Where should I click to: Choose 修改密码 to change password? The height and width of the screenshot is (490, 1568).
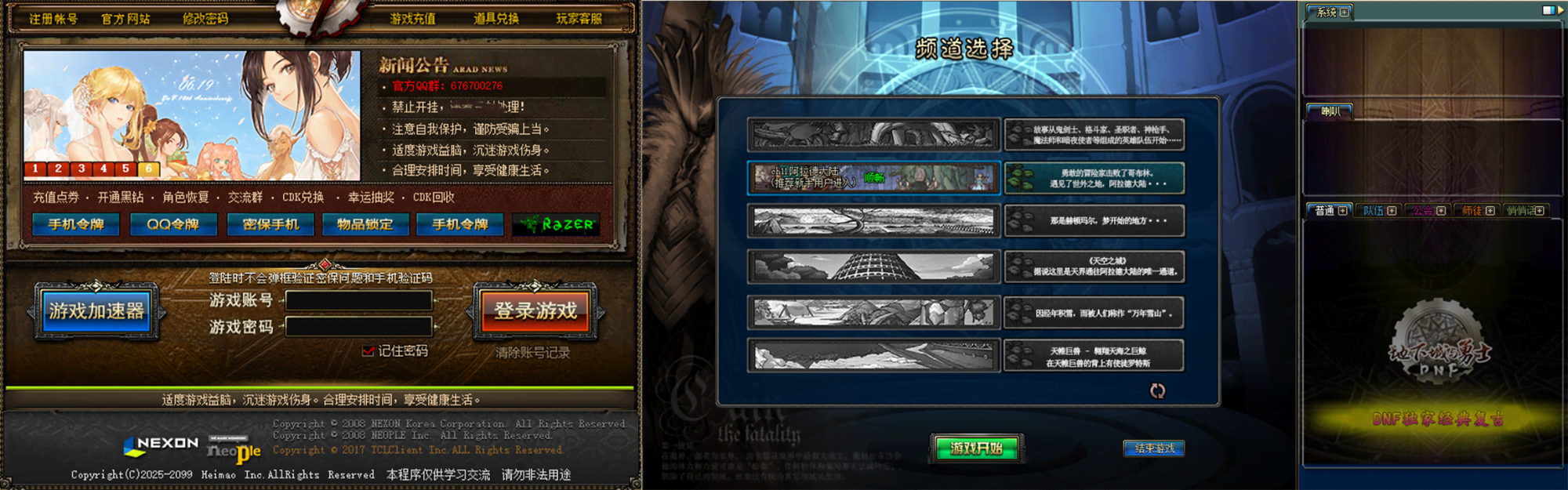(205, 18)
